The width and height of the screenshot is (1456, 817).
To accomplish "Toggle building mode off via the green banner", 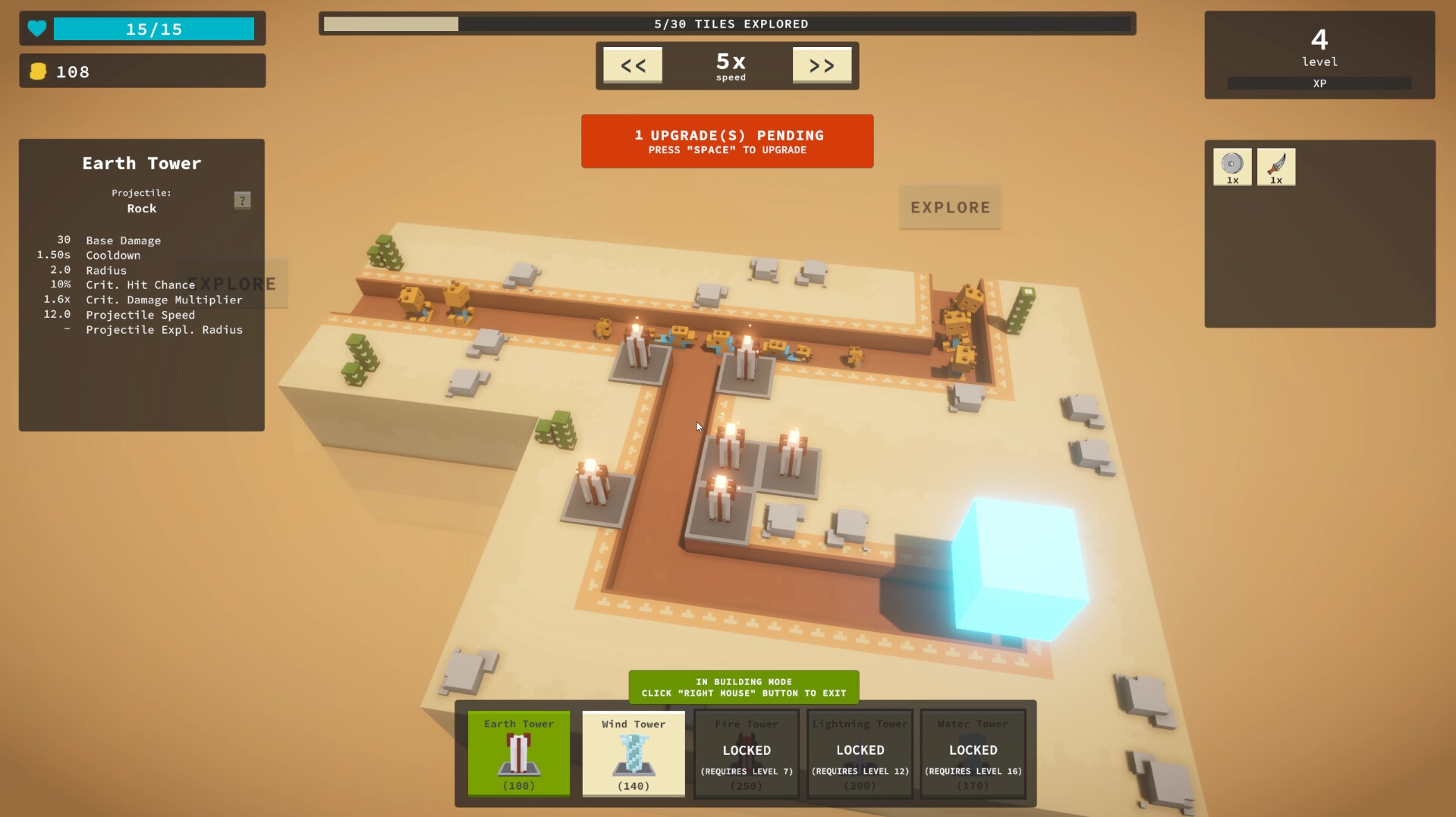I will (x=744, y=687).
